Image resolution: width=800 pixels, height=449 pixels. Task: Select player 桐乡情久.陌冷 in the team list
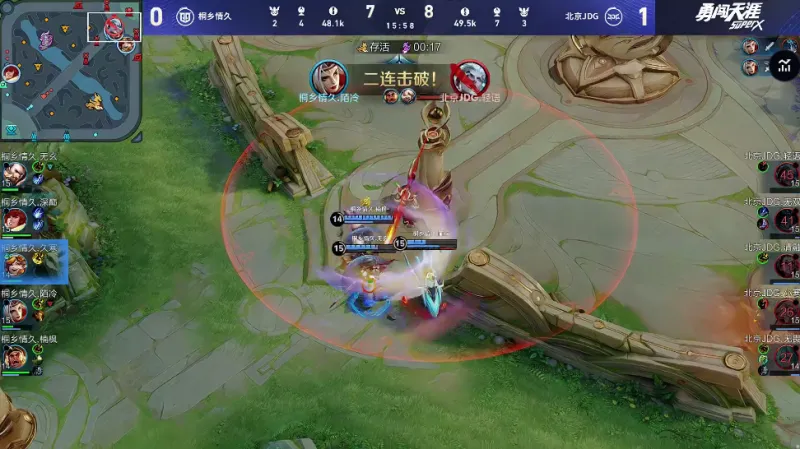click(15, 311)
